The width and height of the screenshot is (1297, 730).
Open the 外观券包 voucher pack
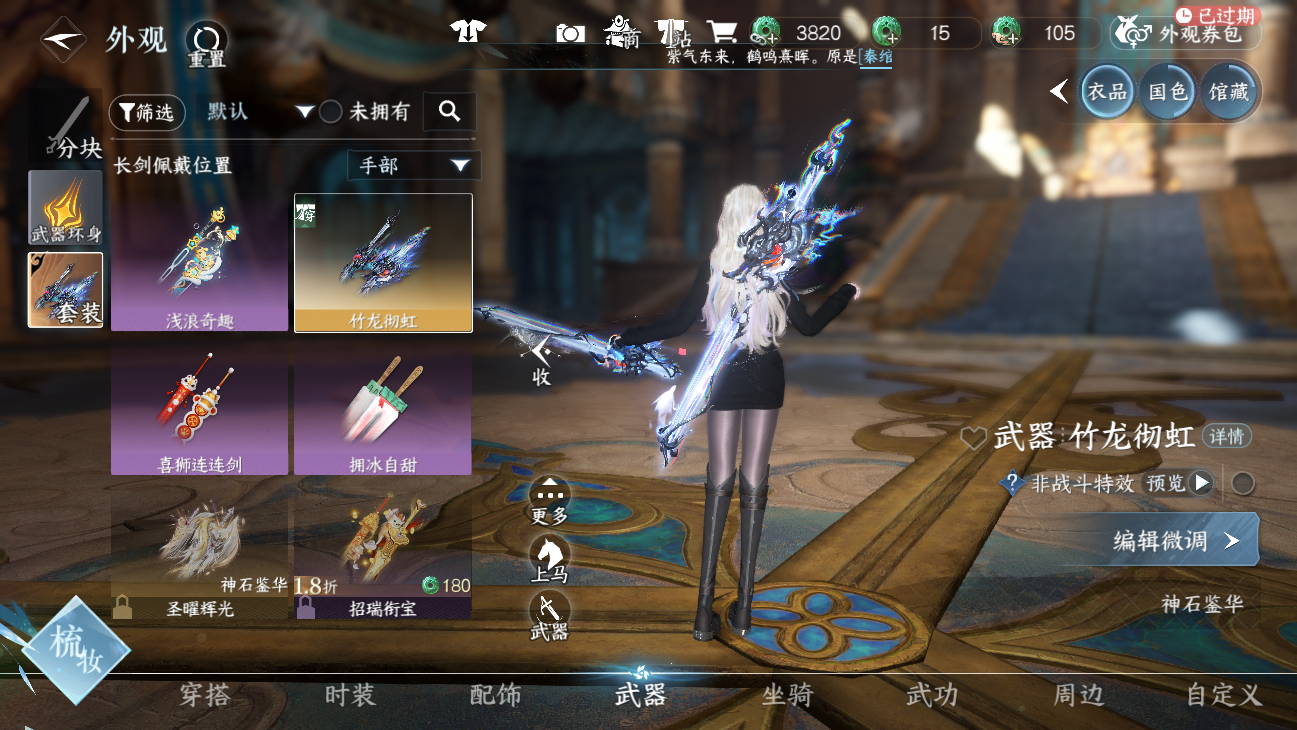pyautogui.click(x=1186, y=34)
